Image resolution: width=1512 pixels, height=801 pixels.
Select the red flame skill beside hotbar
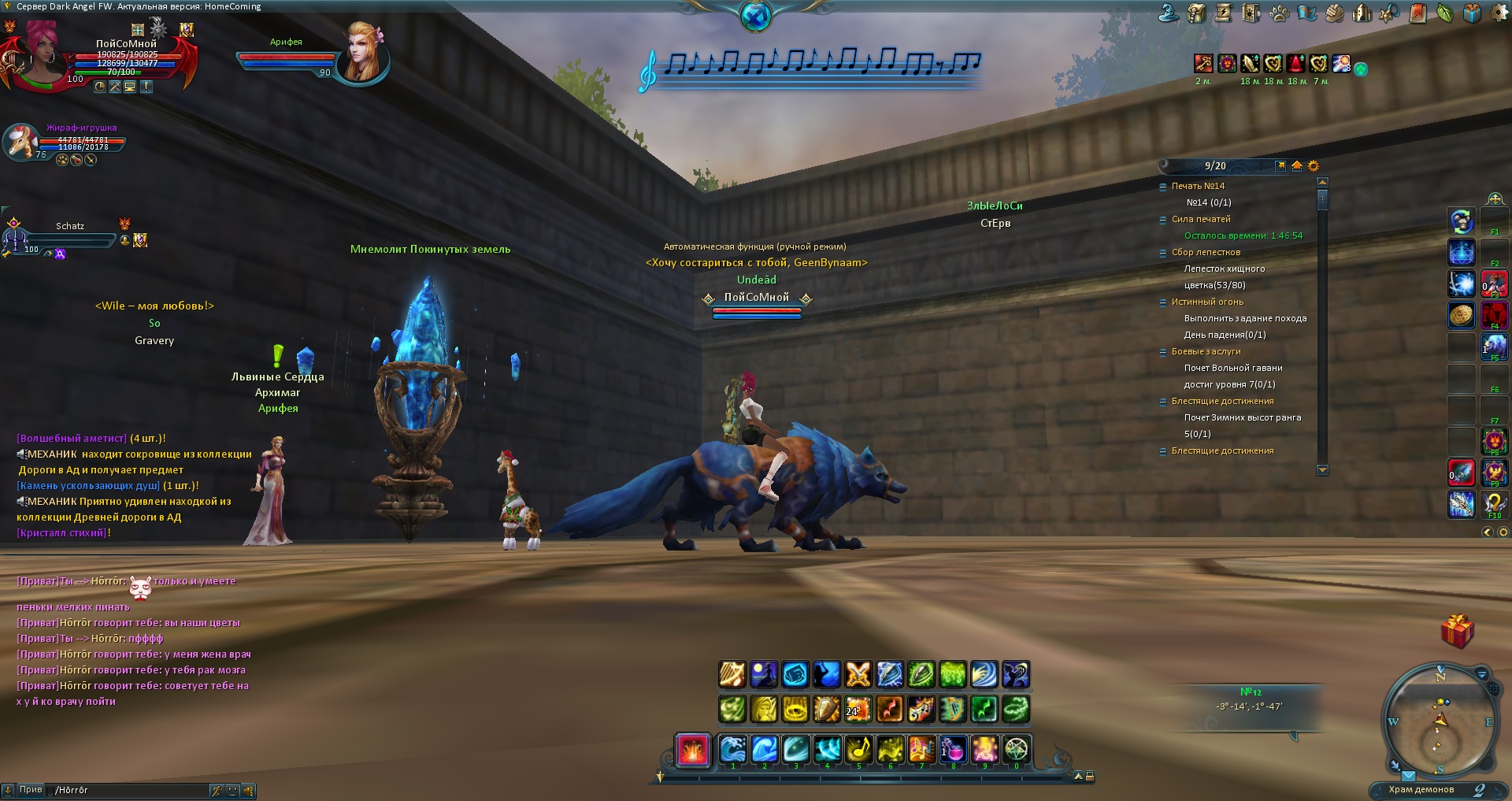pos(693,749)
